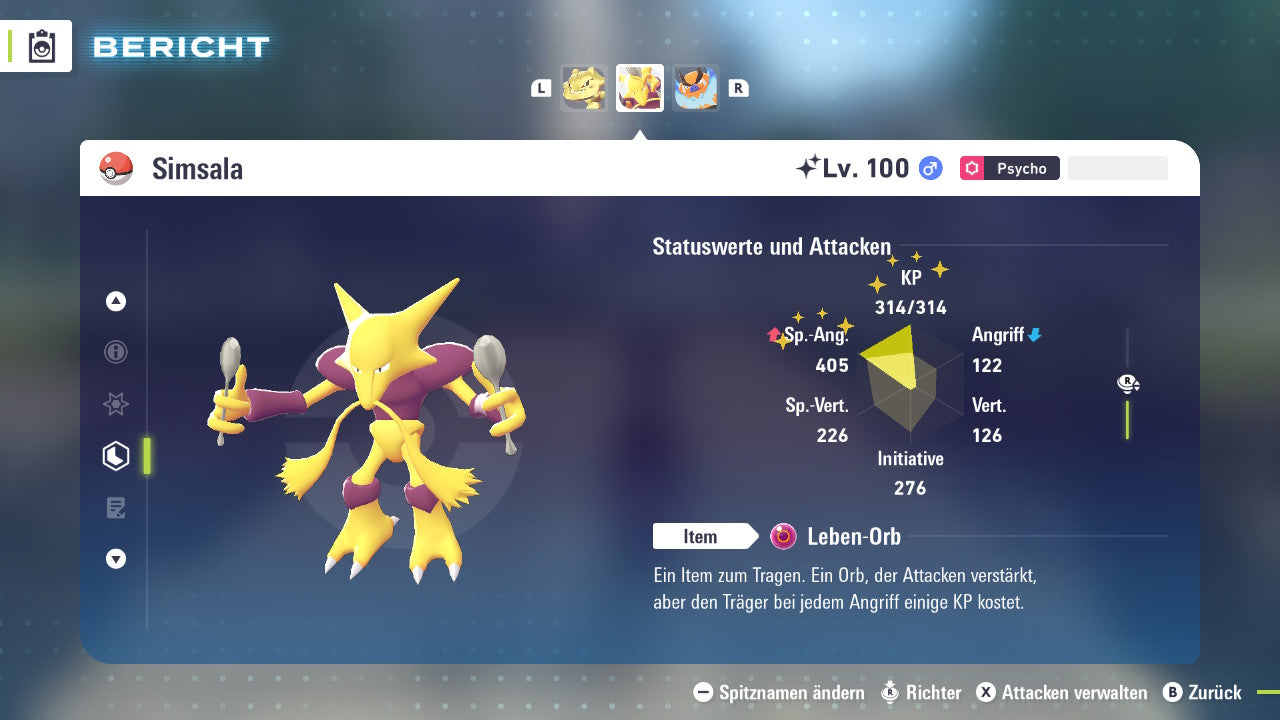1280x720 pixels.
Task: Show the trainer memo notes tab
Action: pyautogui.click(x=116, y=508)
